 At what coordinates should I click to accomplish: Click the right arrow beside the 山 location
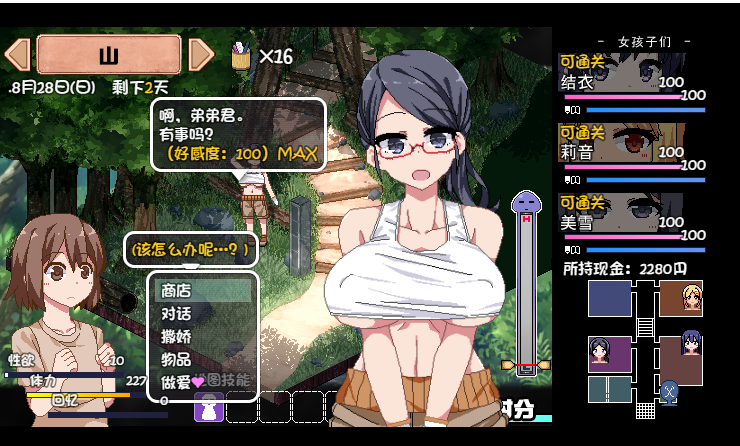pos(201,54)
